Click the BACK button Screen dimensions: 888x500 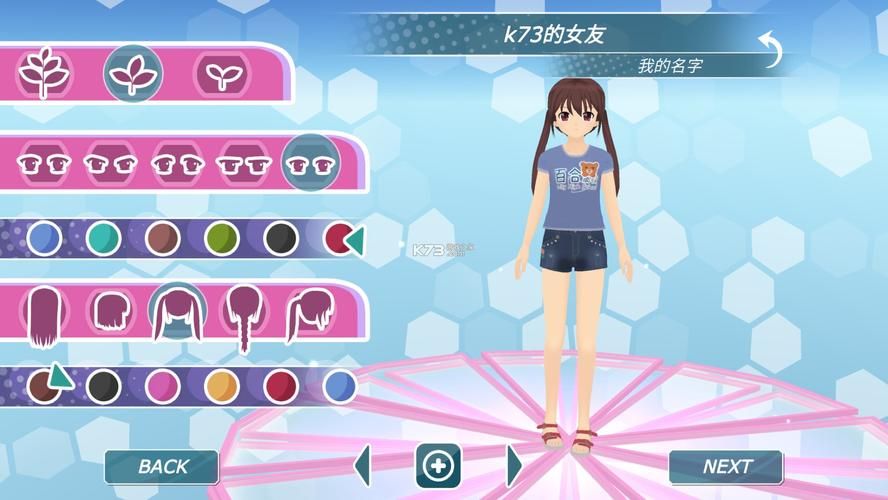[x=162, y=466]
